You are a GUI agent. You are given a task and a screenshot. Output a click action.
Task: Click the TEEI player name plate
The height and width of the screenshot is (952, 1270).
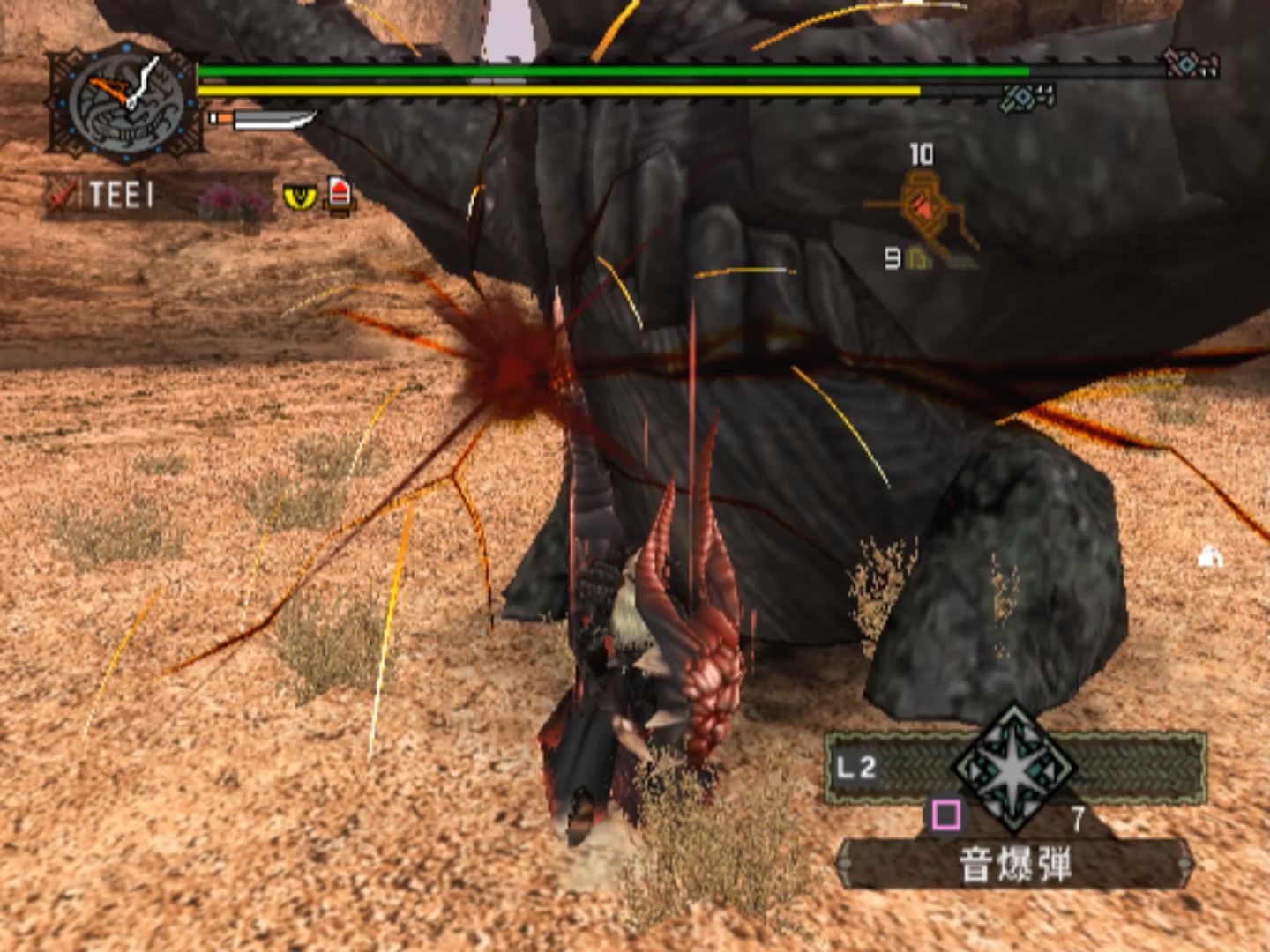pos(121,195)
